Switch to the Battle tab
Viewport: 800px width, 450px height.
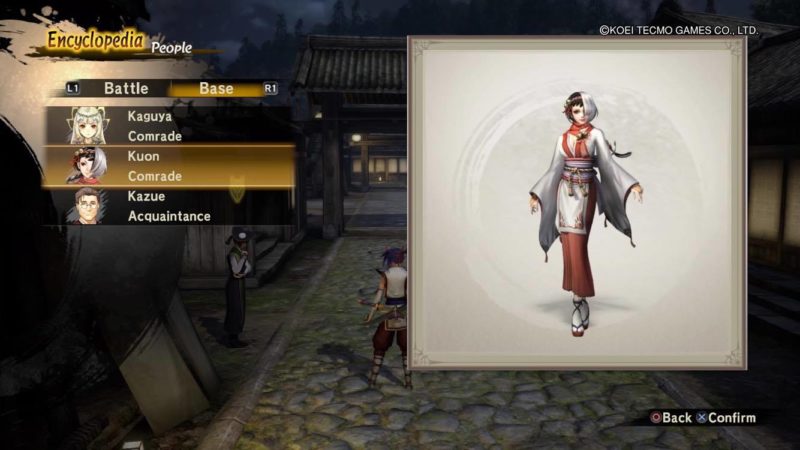click(x=126, y=89)
